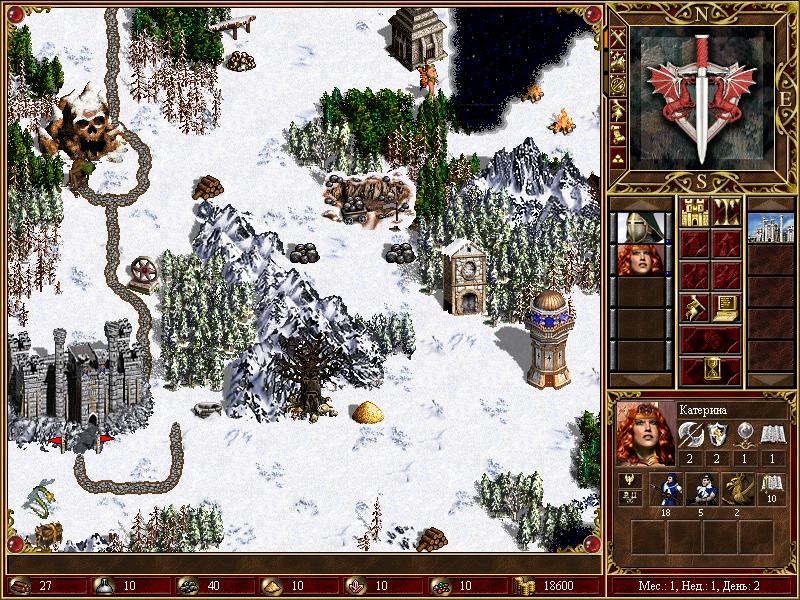Select the white castle town thumbnail
Viewport: 800px width, 600px height.
pyautogui.click(x=770, y=227)
